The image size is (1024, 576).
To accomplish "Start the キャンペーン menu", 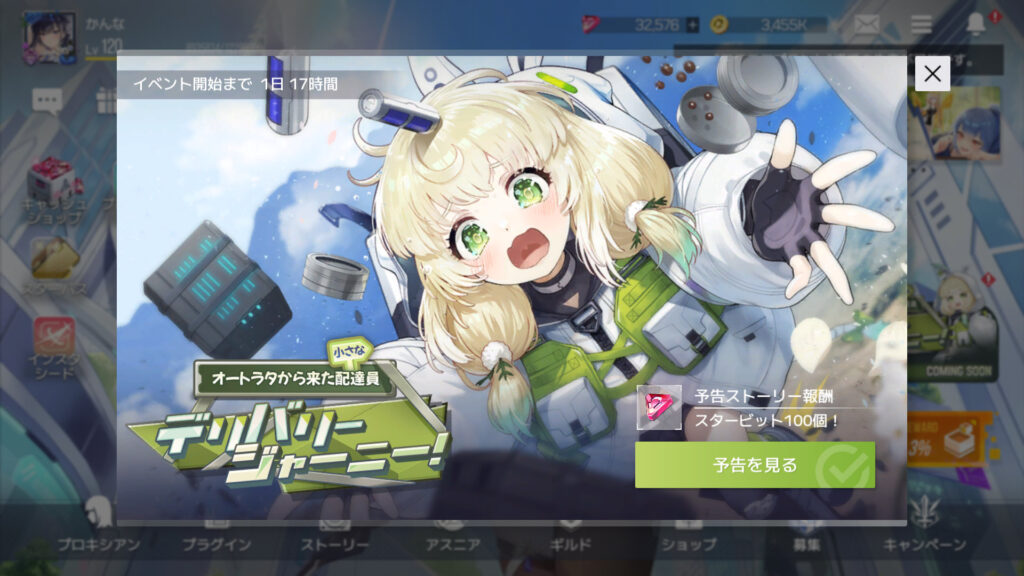I will click(x=924, y=535).
